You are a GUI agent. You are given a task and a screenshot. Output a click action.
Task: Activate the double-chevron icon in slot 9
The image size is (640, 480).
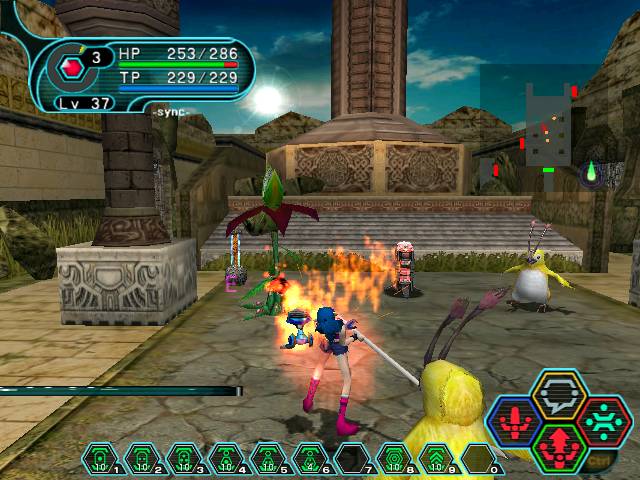[x=436, y=458]
